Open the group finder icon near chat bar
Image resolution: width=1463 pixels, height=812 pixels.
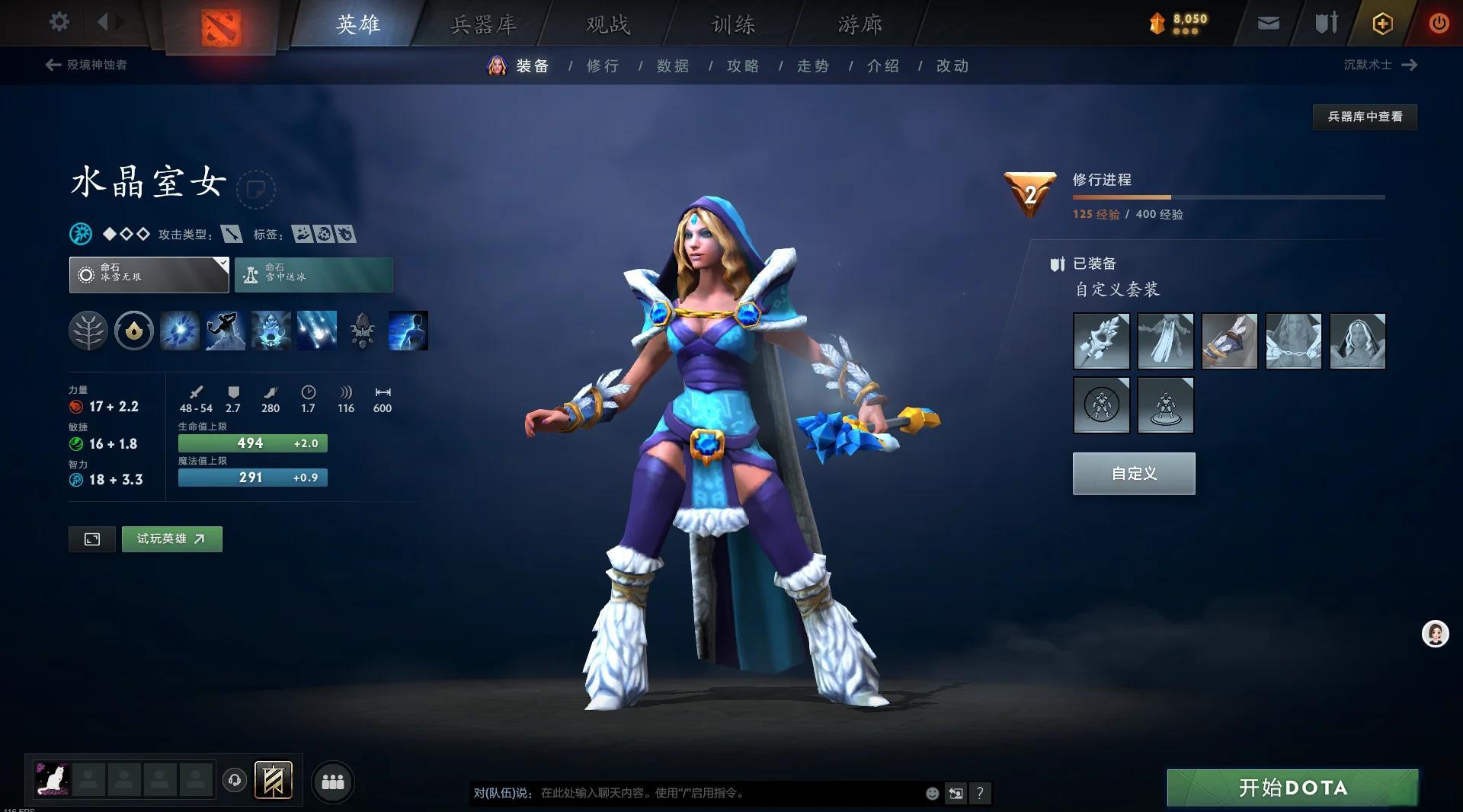pos(332,781)
